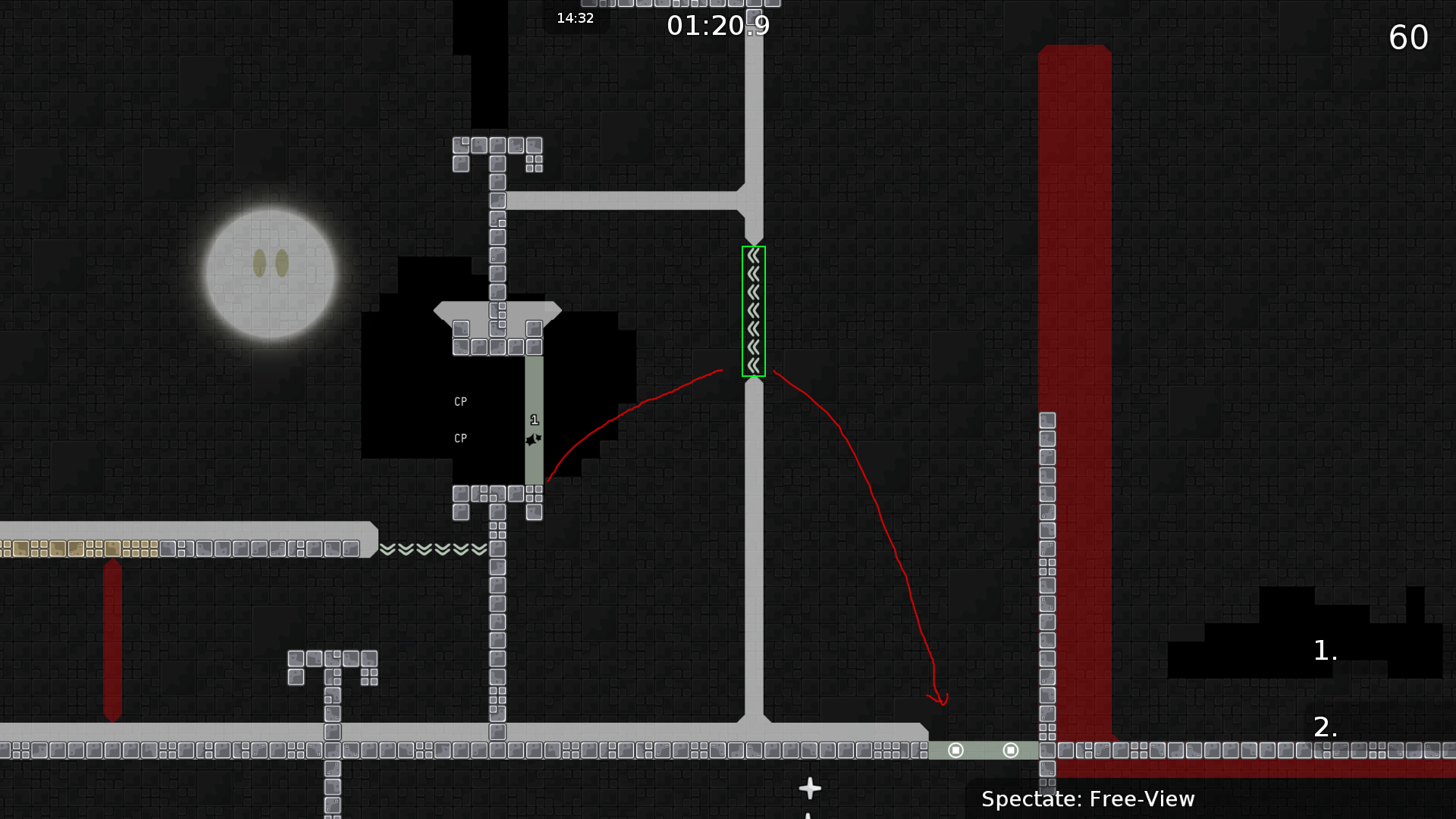Toggle the left switch button circle tile
Screen dimensions: 1456x819
click(x=955, y=751)
